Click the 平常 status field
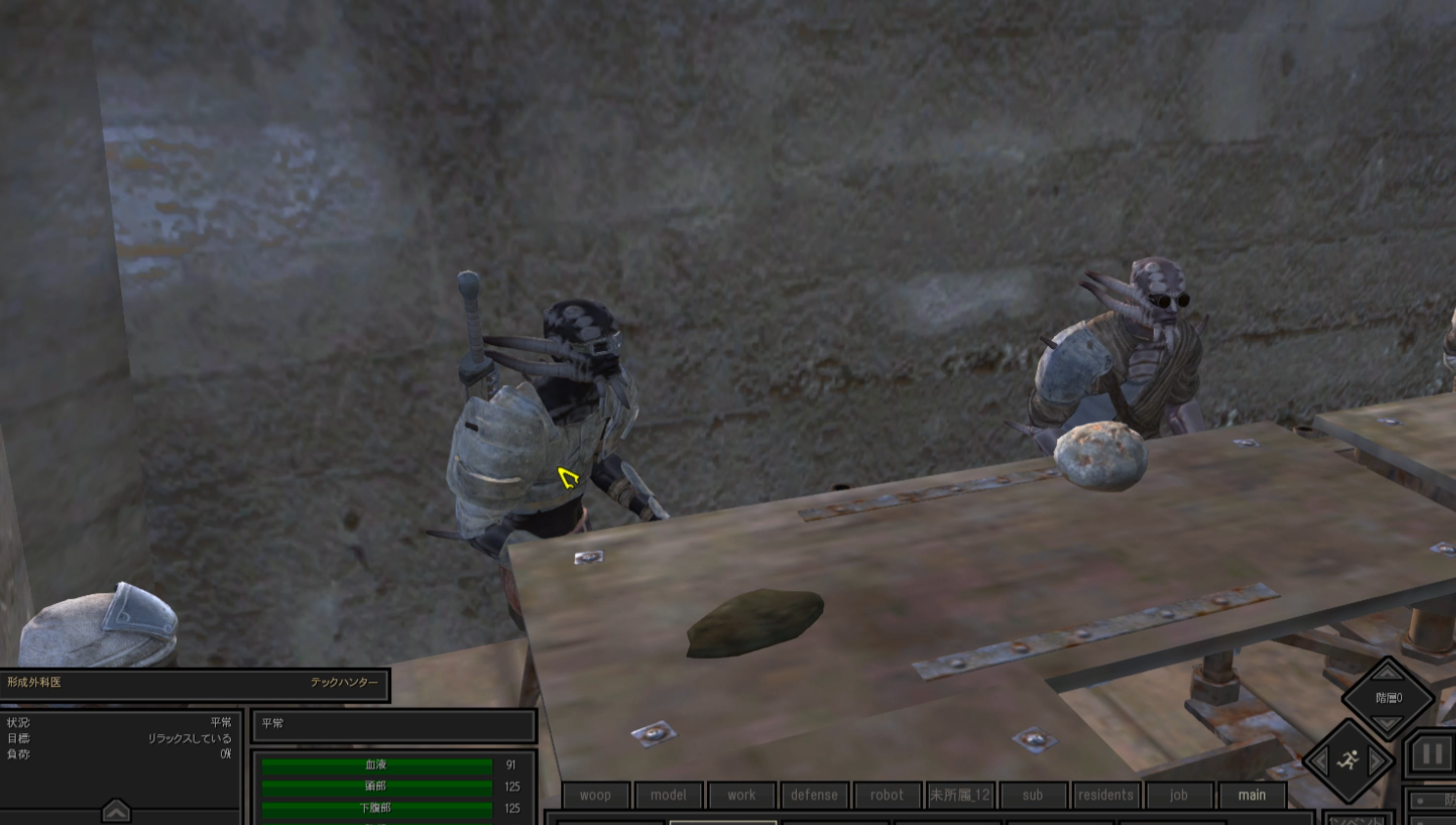This screenshot has width=1456, height=825. [394, 725]
